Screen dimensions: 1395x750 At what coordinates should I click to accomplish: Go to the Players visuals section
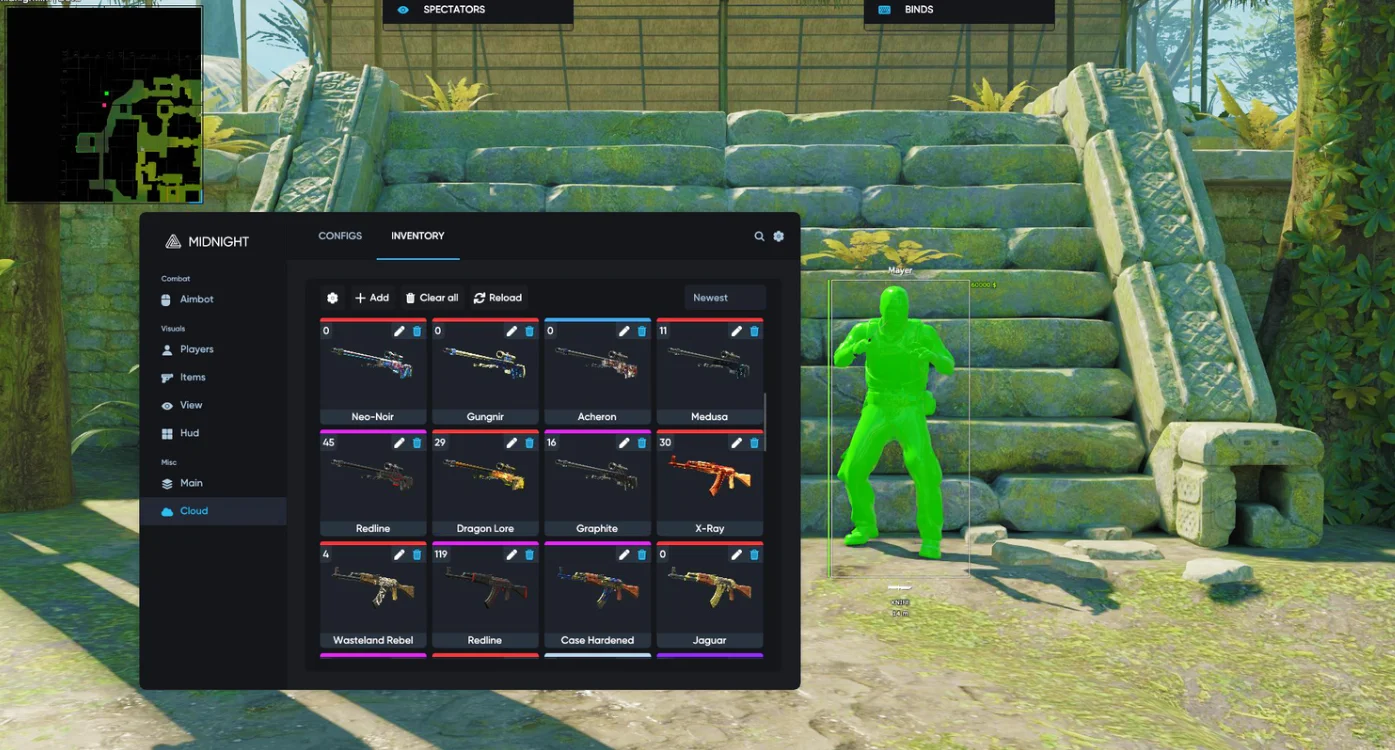(196, 350)
